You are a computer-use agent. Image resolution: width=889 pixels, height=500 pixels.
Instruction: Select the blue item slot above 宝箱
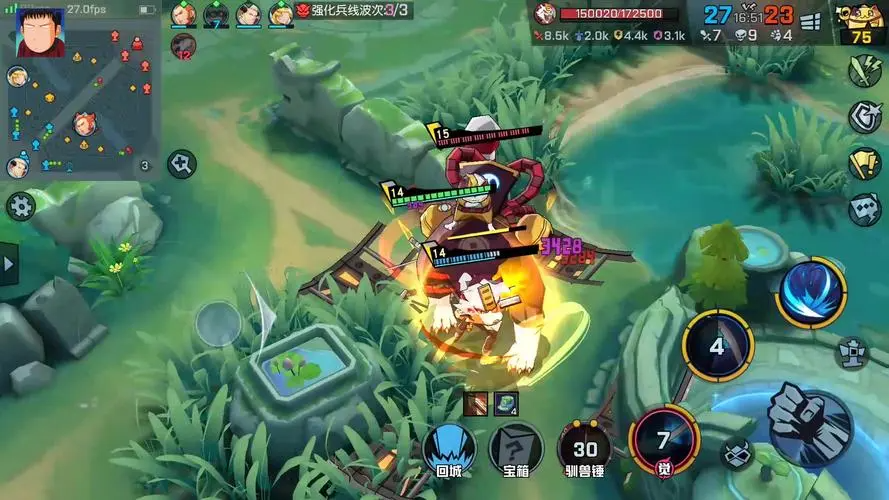point(507,403)
